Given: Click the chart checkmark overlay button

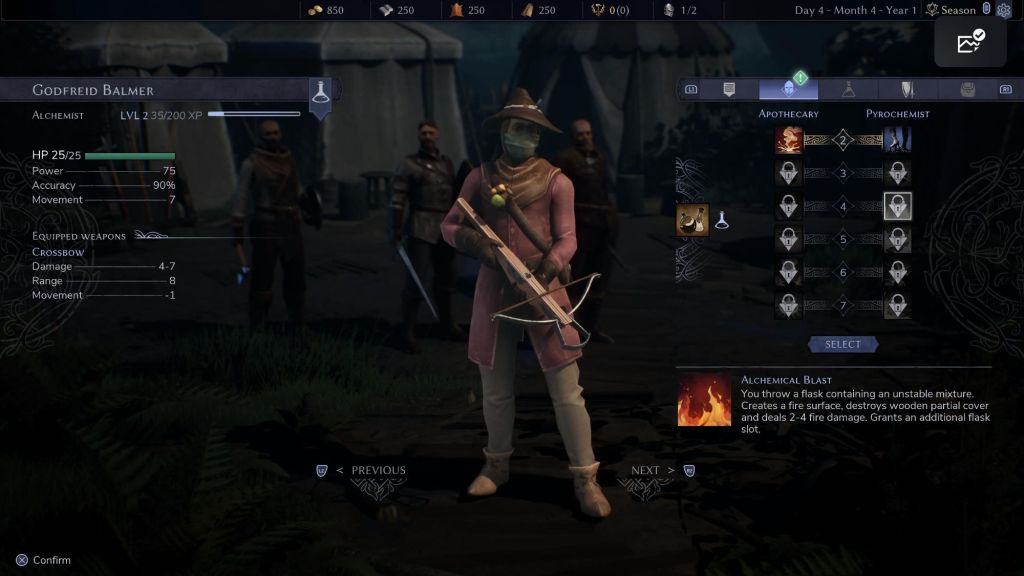Looking at the screenshot, I should point(970,43).
